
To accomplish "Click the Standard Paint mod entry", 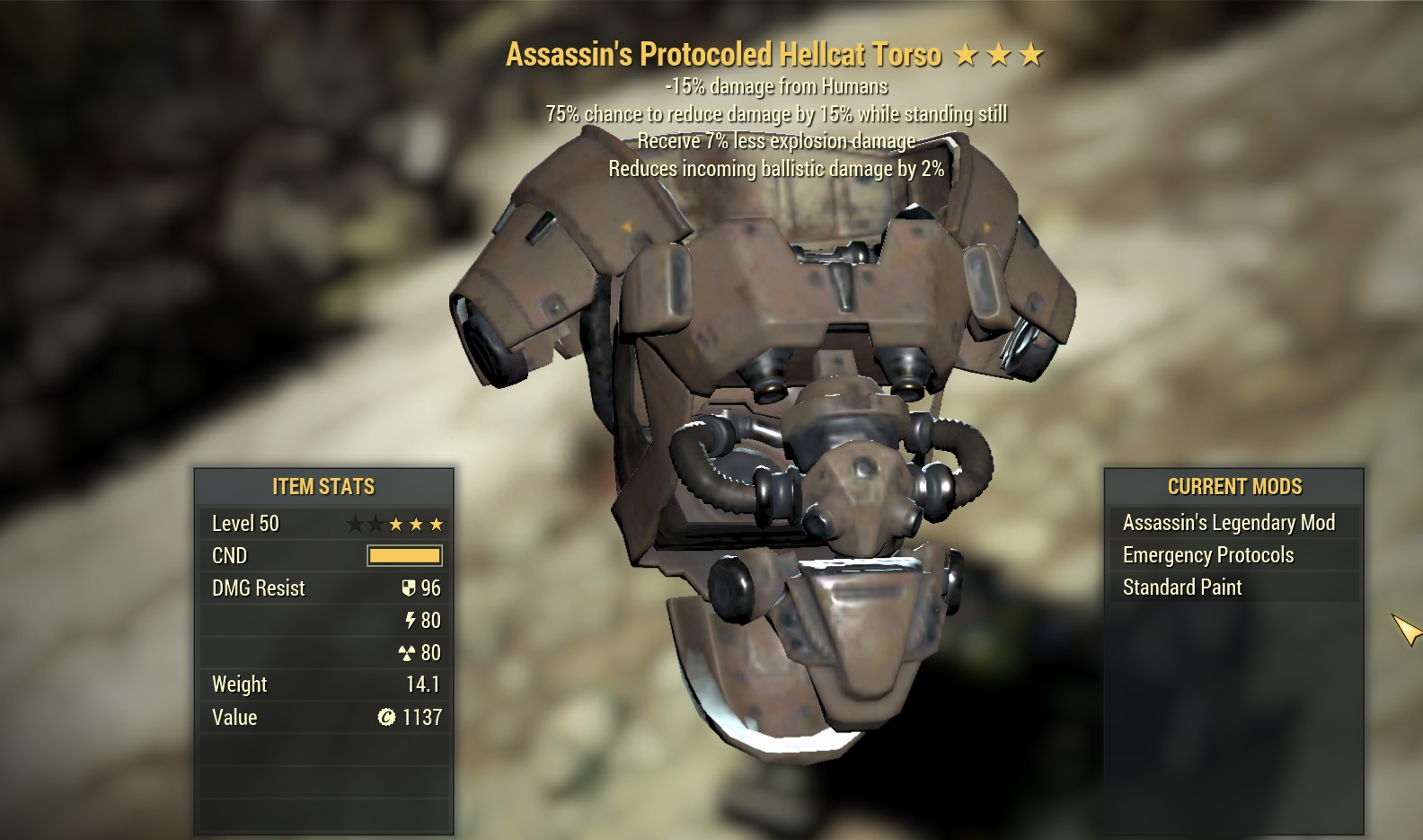I will 1182,588.
